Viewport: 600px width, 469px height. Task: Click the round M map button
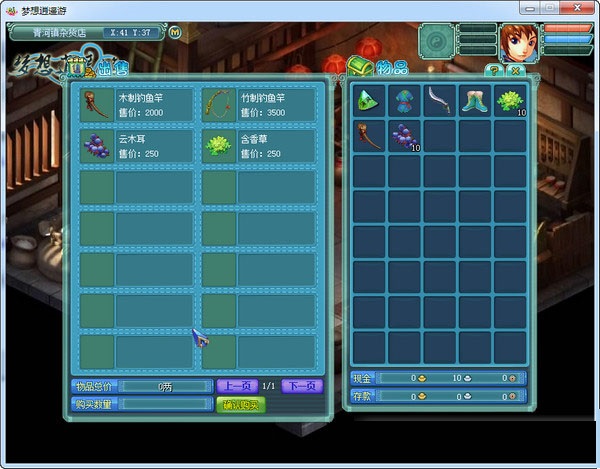click(x=176, y=31)
